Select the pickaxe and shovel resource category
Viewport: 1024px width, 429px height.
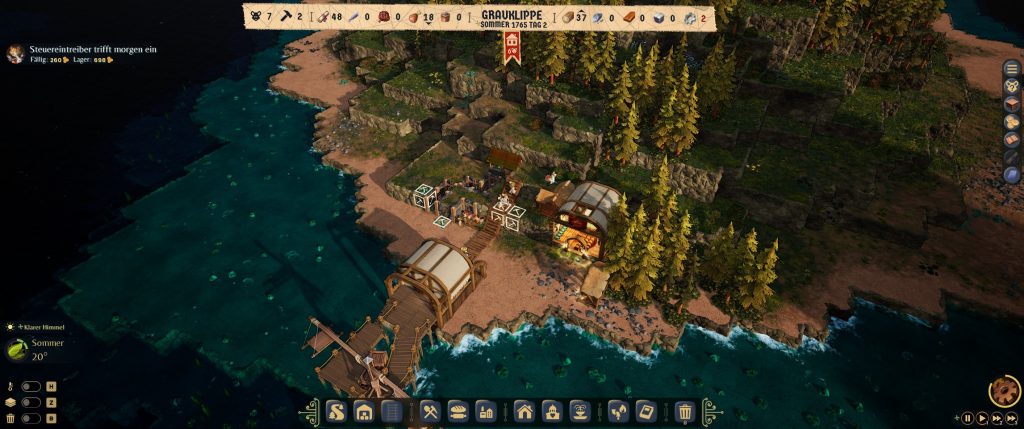(432, 411)
